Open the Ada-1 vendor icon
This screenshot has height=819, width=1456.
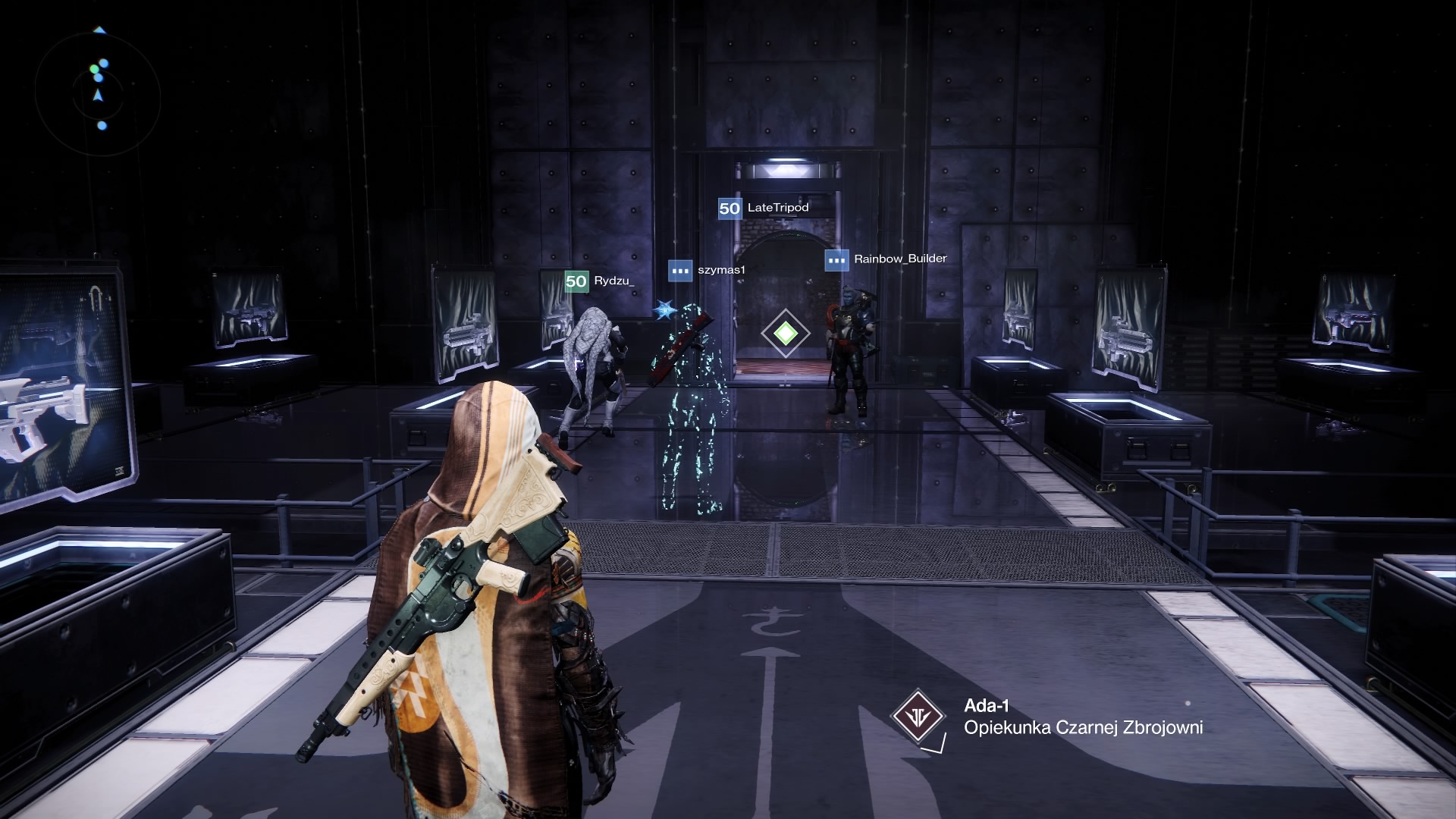(918, 716)
